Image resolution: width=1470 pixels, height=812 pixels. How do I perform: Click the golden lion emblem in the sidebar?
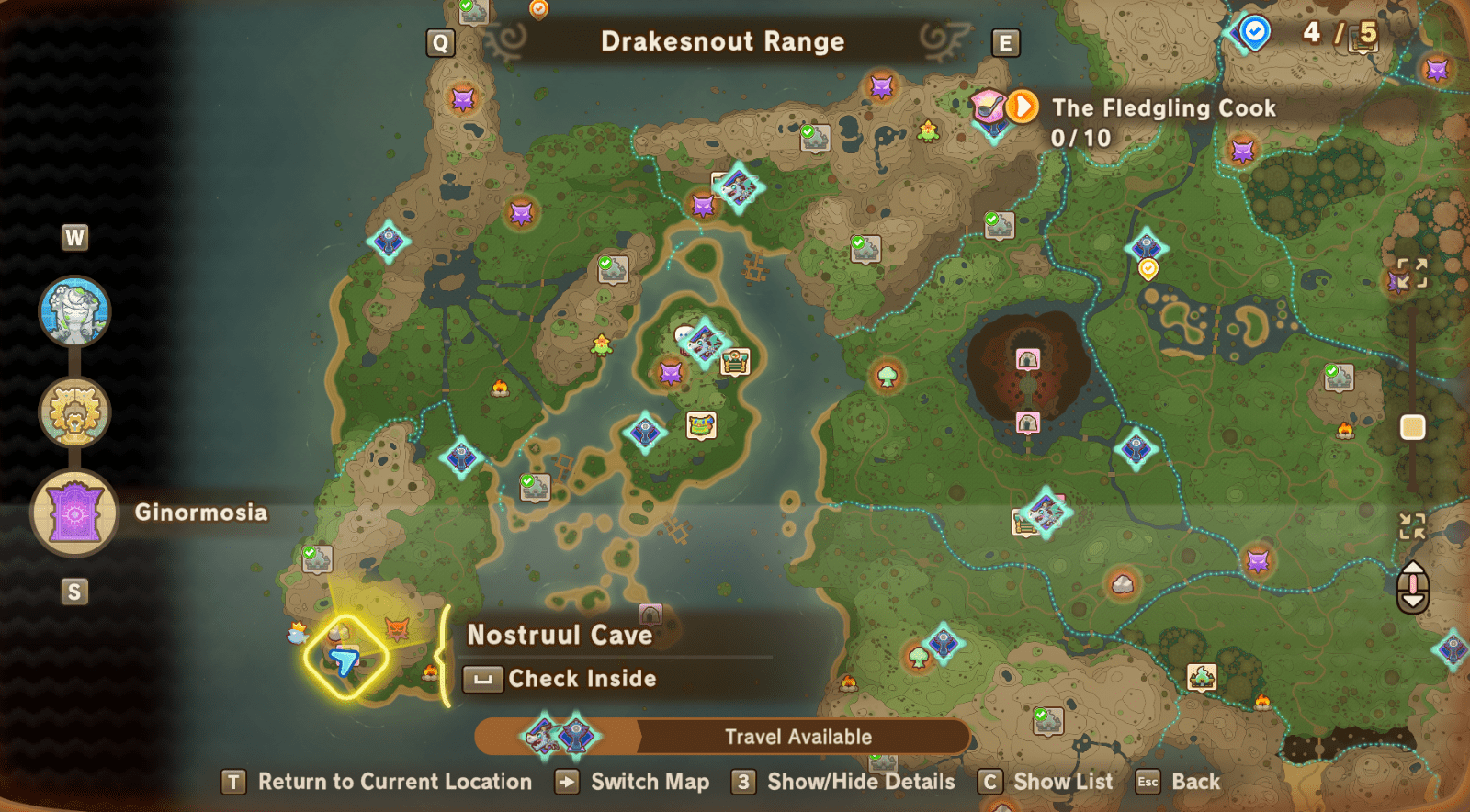click(74, 412)
